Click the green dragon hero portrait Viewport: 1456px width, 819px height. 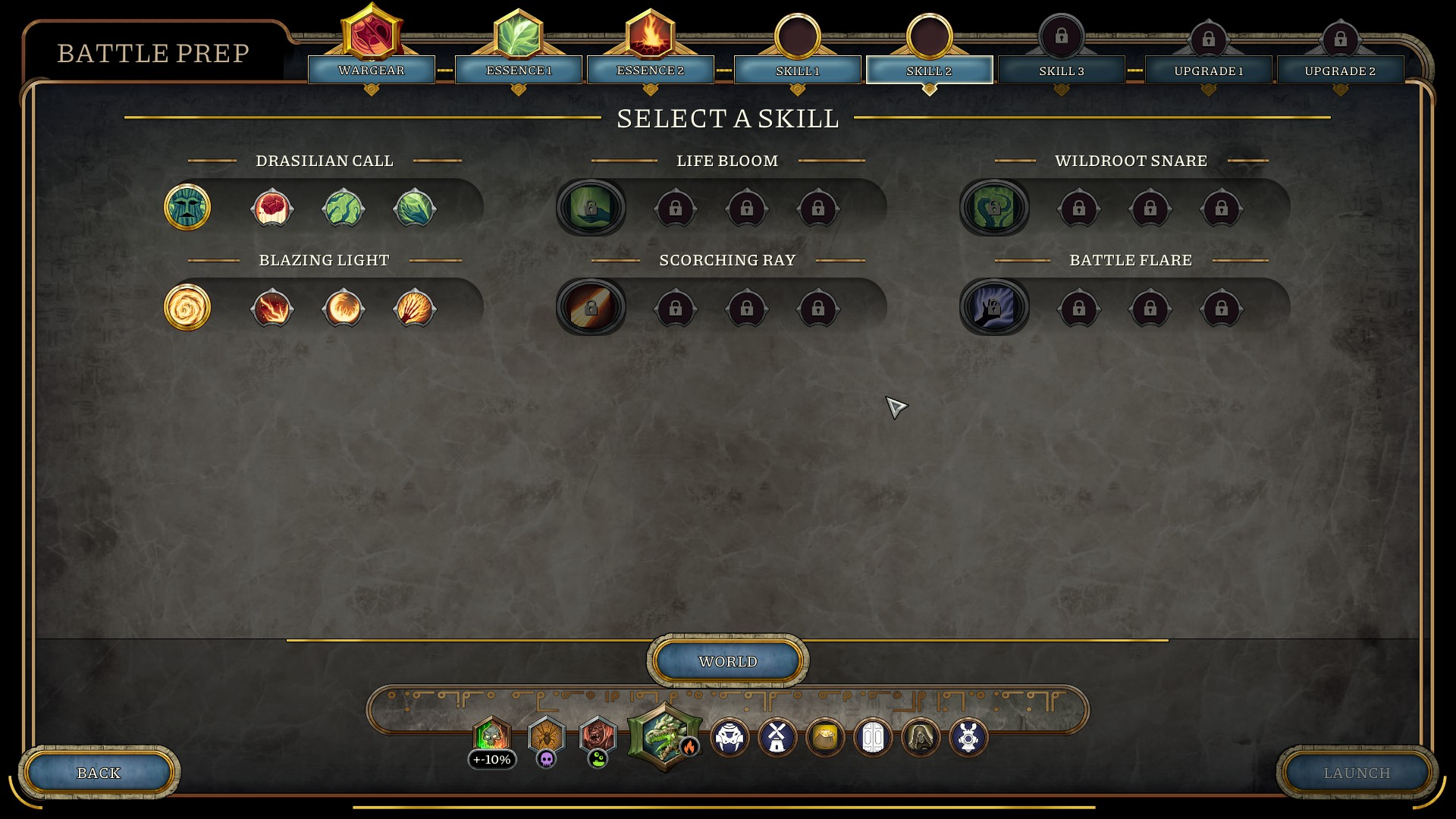coord(664,736)
